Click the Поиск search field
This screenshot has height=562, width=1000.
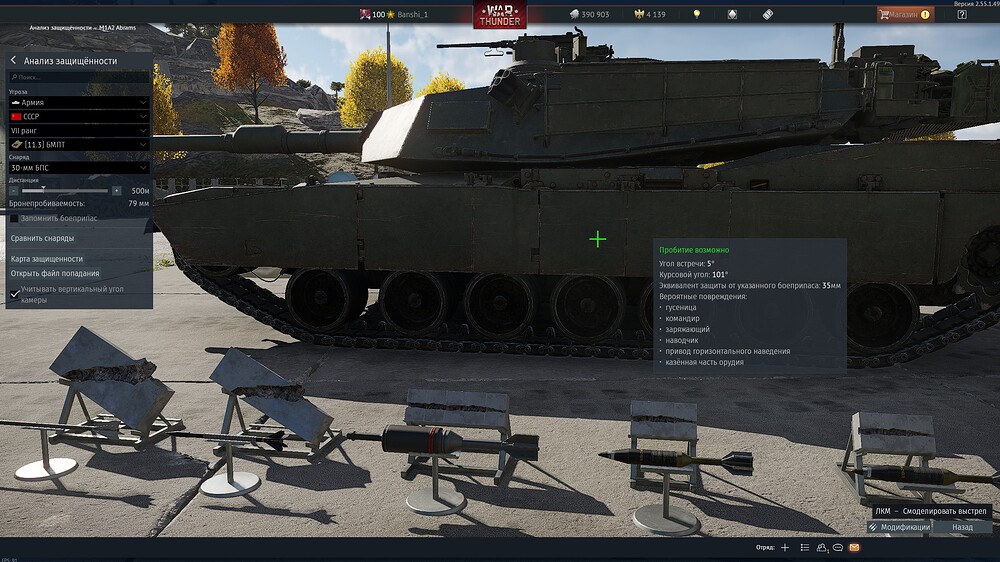(x=80, y=77)
